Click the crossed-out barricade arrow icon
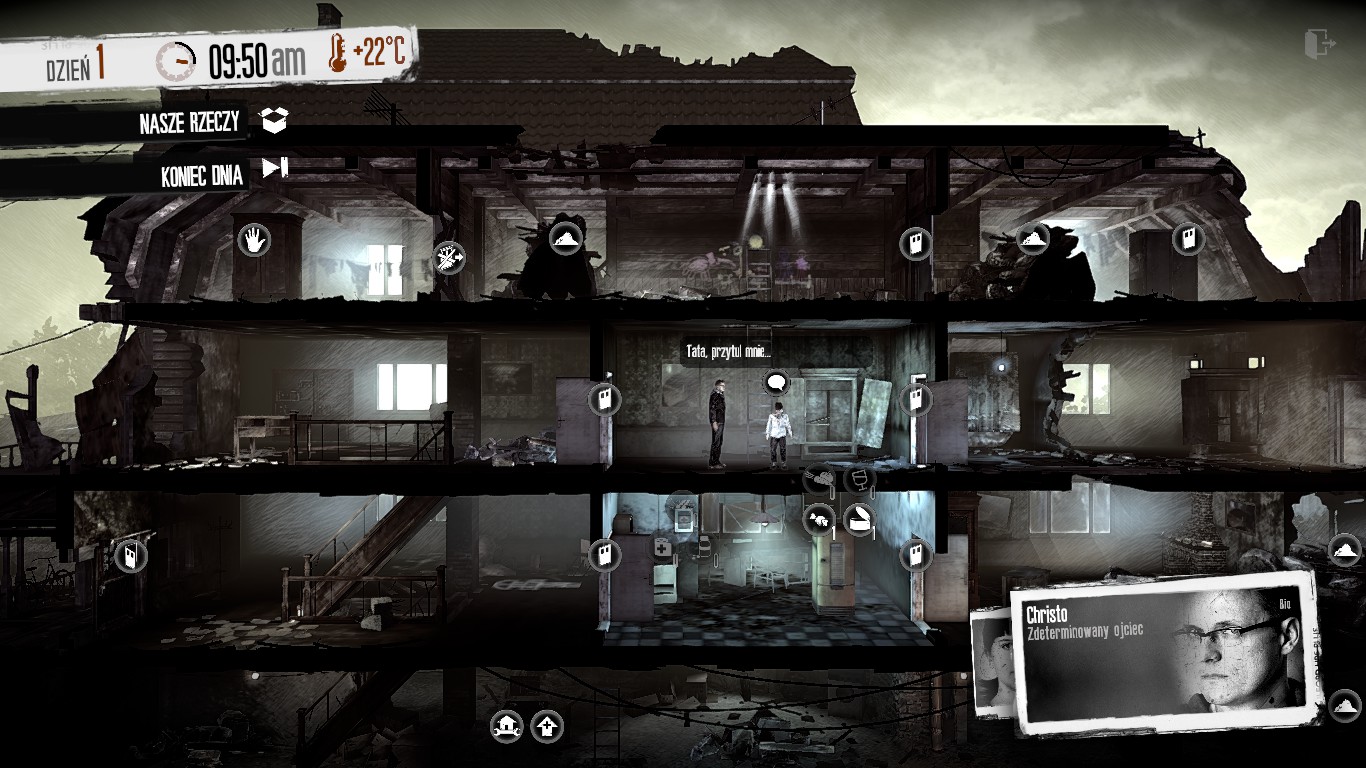The image size is (1366, 768). [449, 259]
